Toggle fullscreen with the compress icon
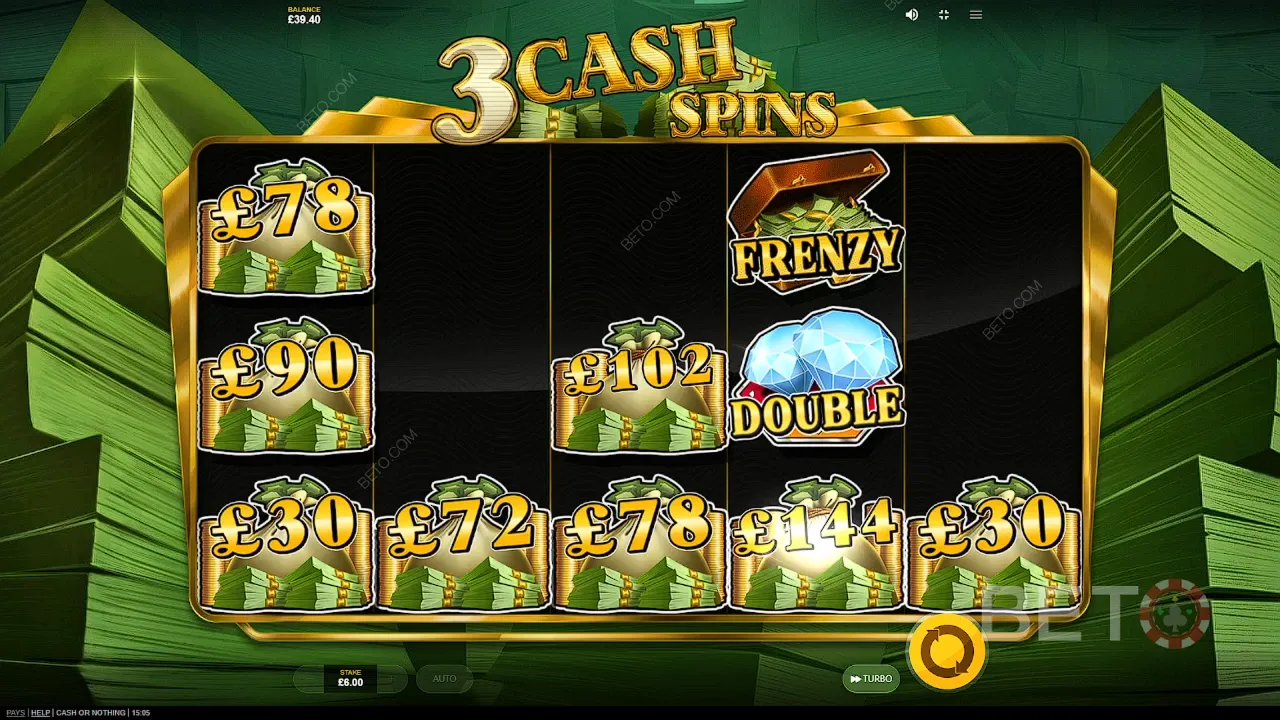This screenshot has height=720, width=1280. point(943,15)
